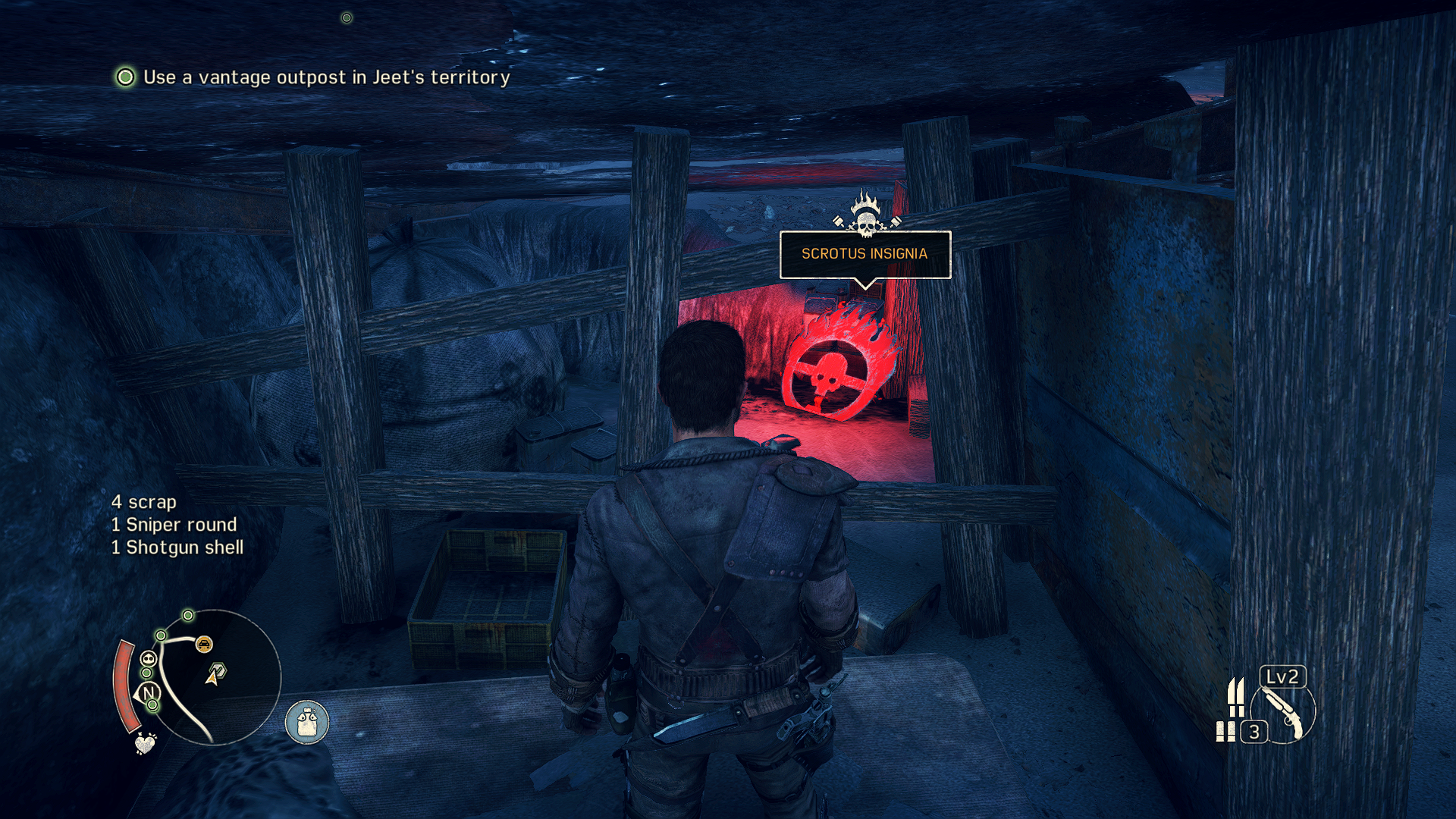1456x819 pixels.
Task: Select the twin knives shiv icon
Action: click(x=1236, y=696)
